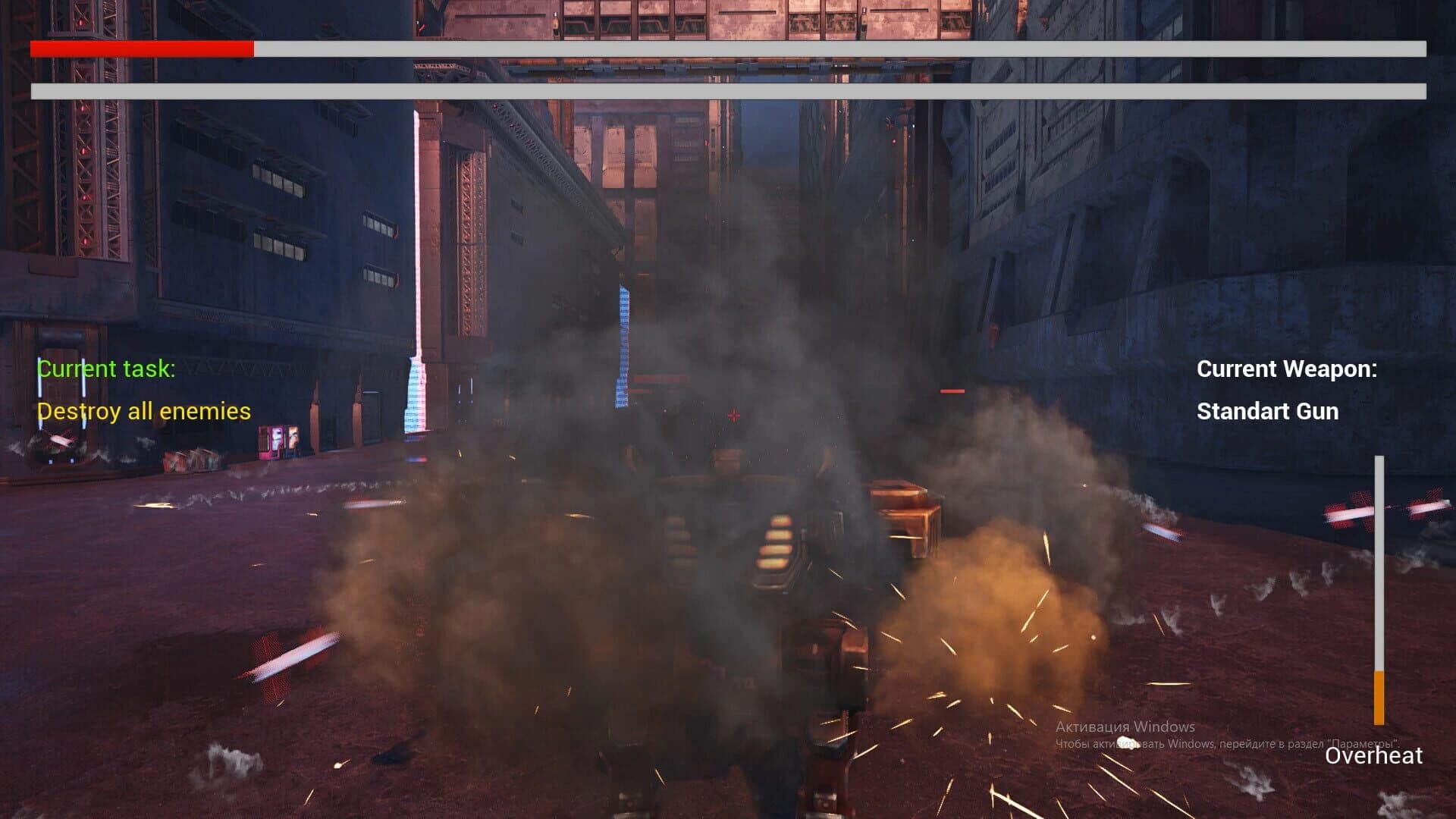Click 'Destroy all enemies' objective text
Viewport: 1456px width, 819px height.
coord(144,412)
